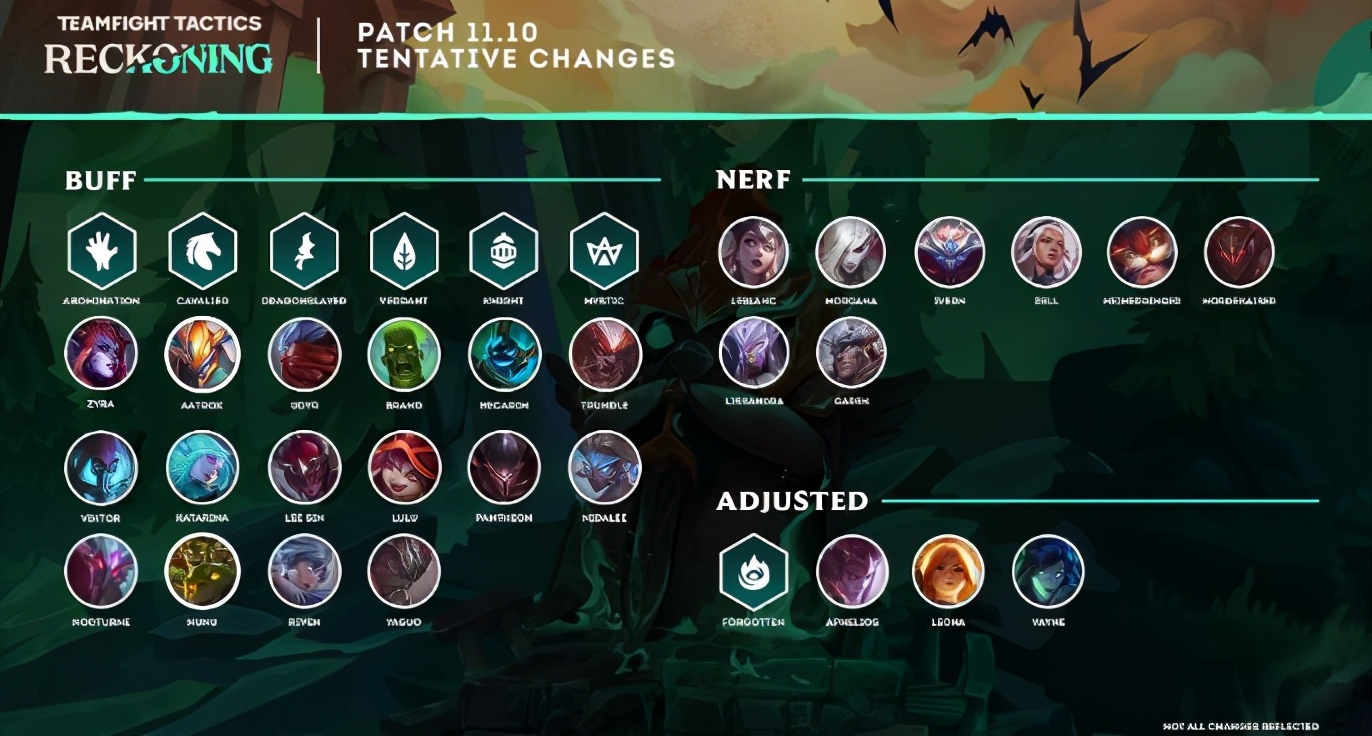Open the Verdant leaf trait icon
This screenshot has height=736, width=1372.
click(404, 252)
